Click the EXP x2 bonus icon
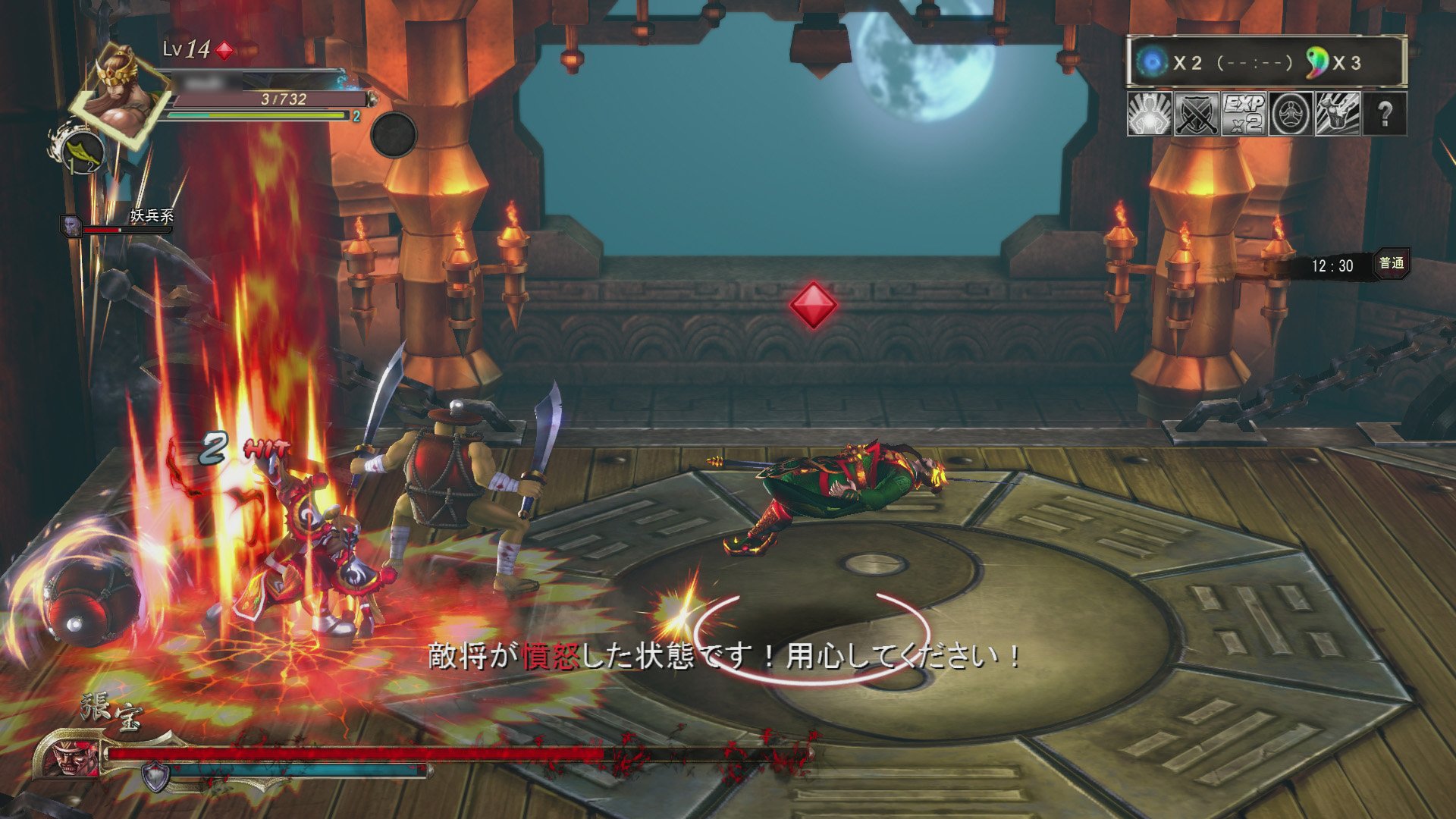The image size is (1456, 819). click(x=1244, y=115)
